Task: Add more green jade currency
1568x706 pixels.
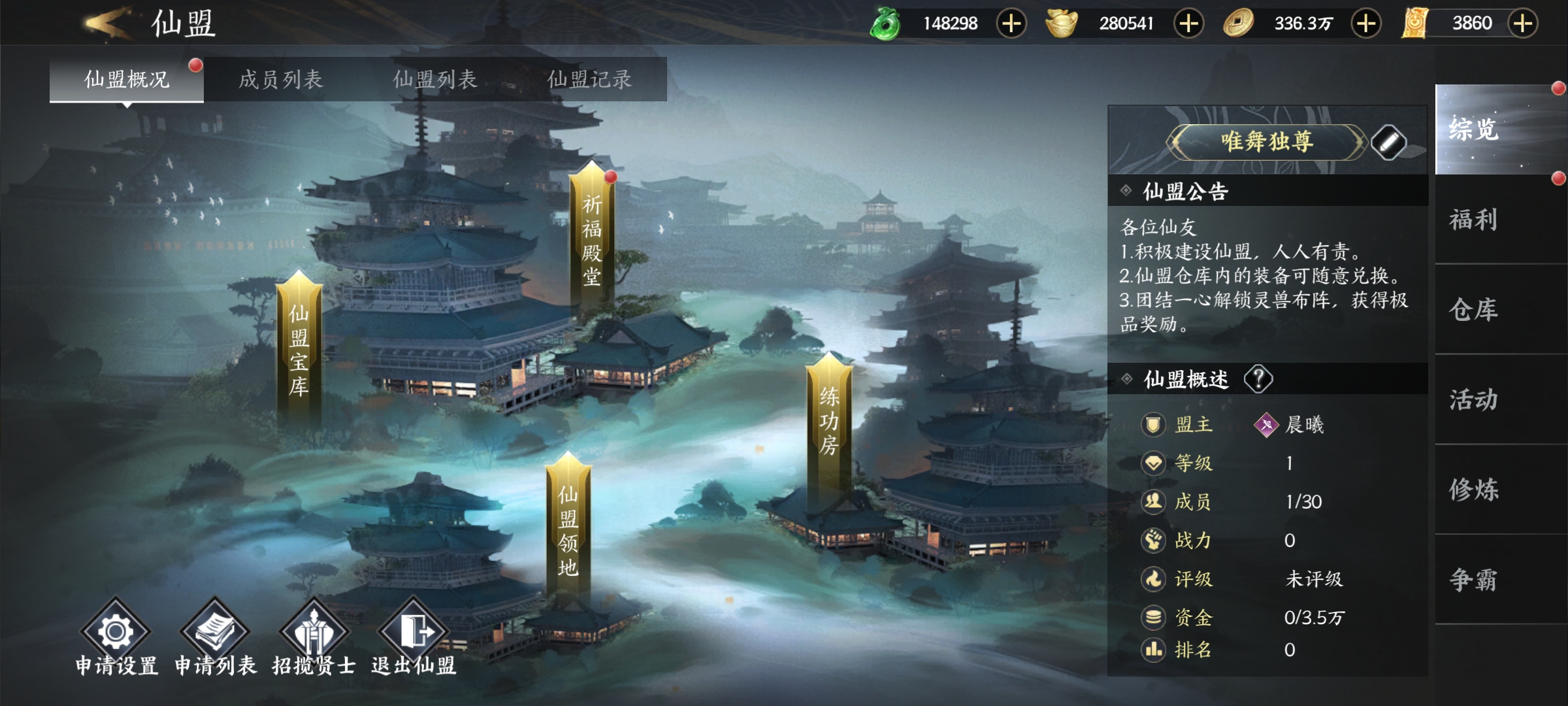Action: pyautogui.click(x=1011, y=24)
